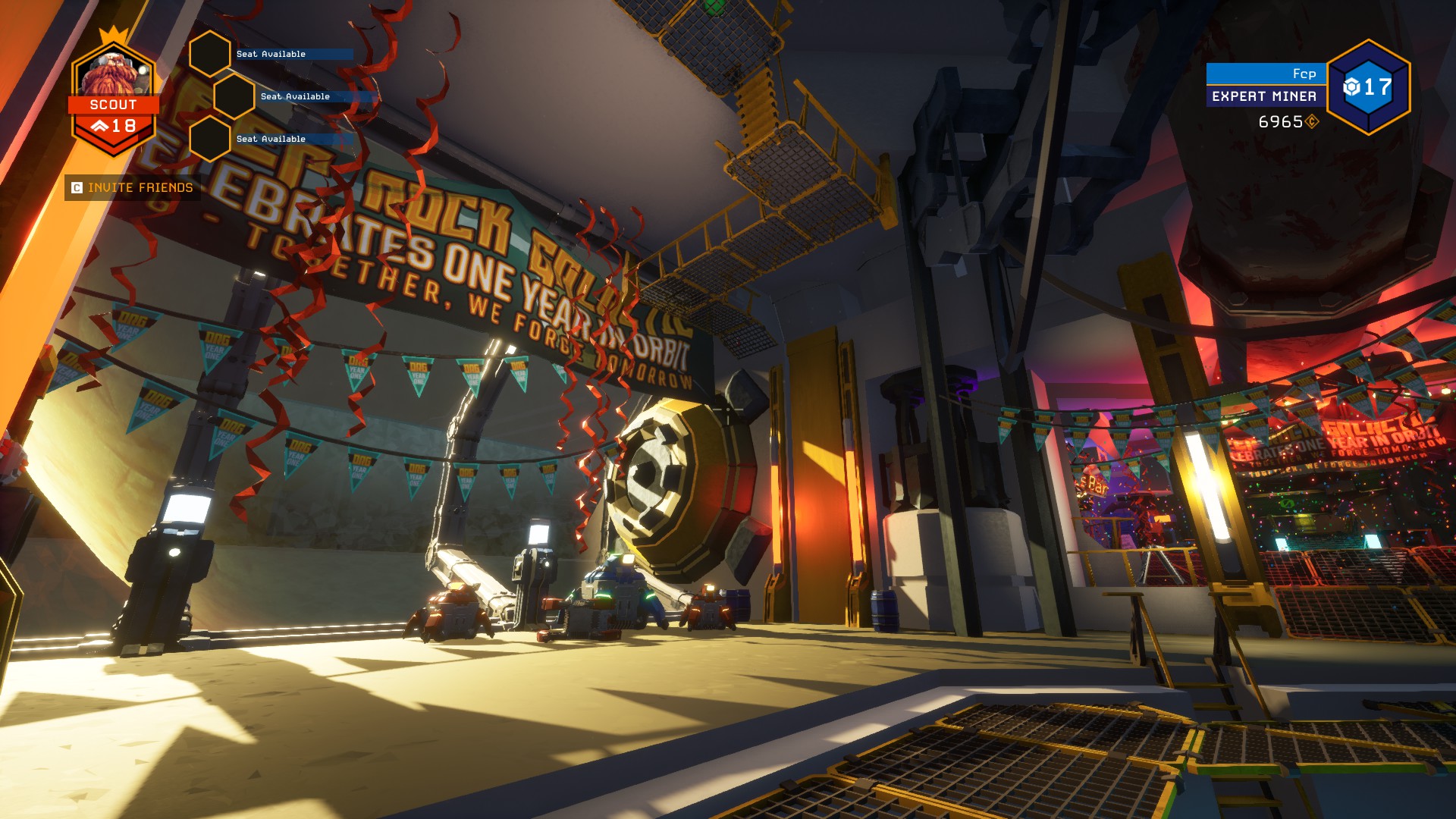Screen dimensions: 1456x819
Task: Select the Scout class portrait badge
Action: coord(114,95)
